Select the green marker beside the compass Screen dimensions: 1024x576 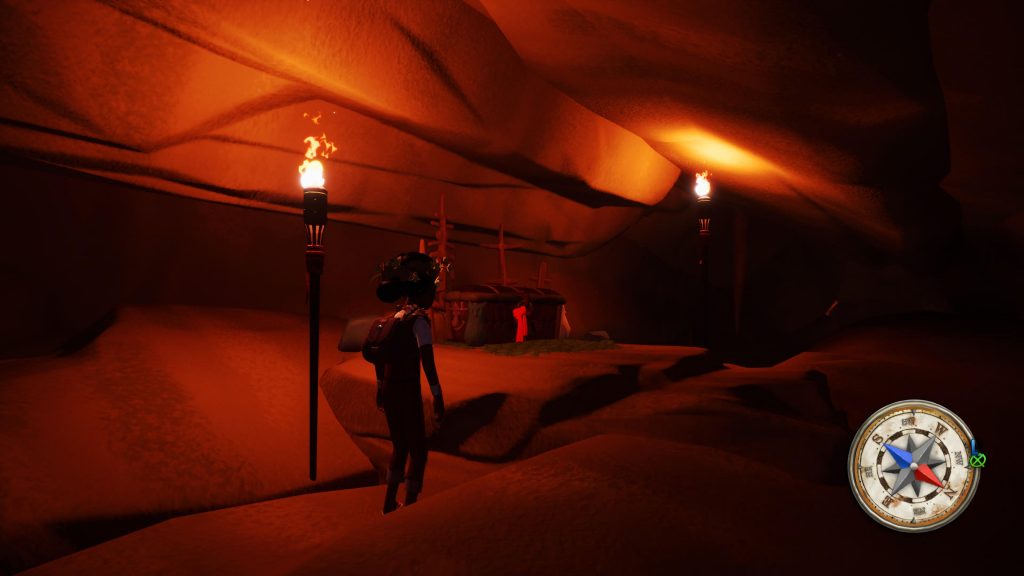click(x=976, y=460)
